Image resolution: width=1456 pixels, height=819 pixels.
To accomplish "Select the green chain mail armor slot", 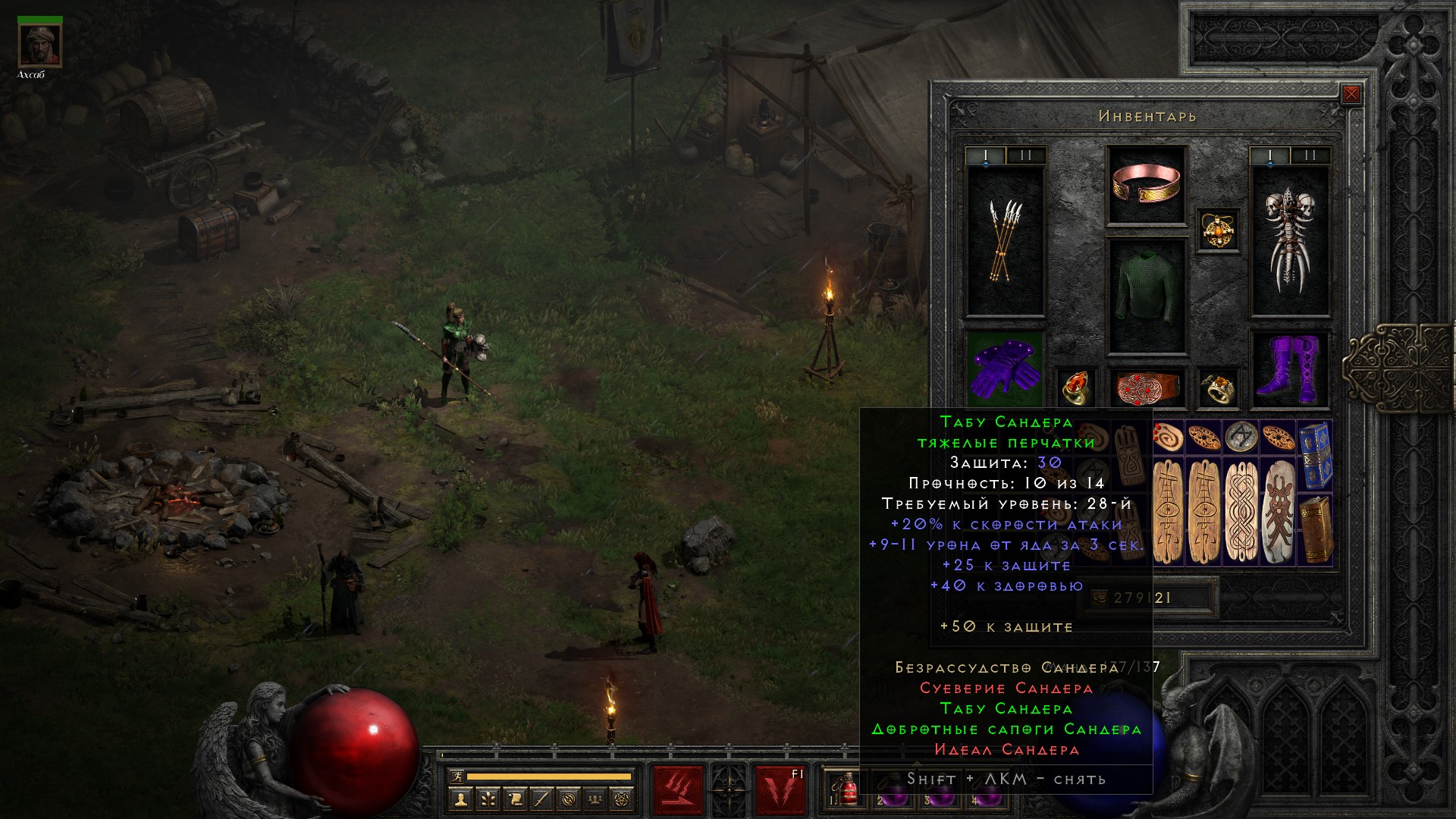I will (1147, 297).
